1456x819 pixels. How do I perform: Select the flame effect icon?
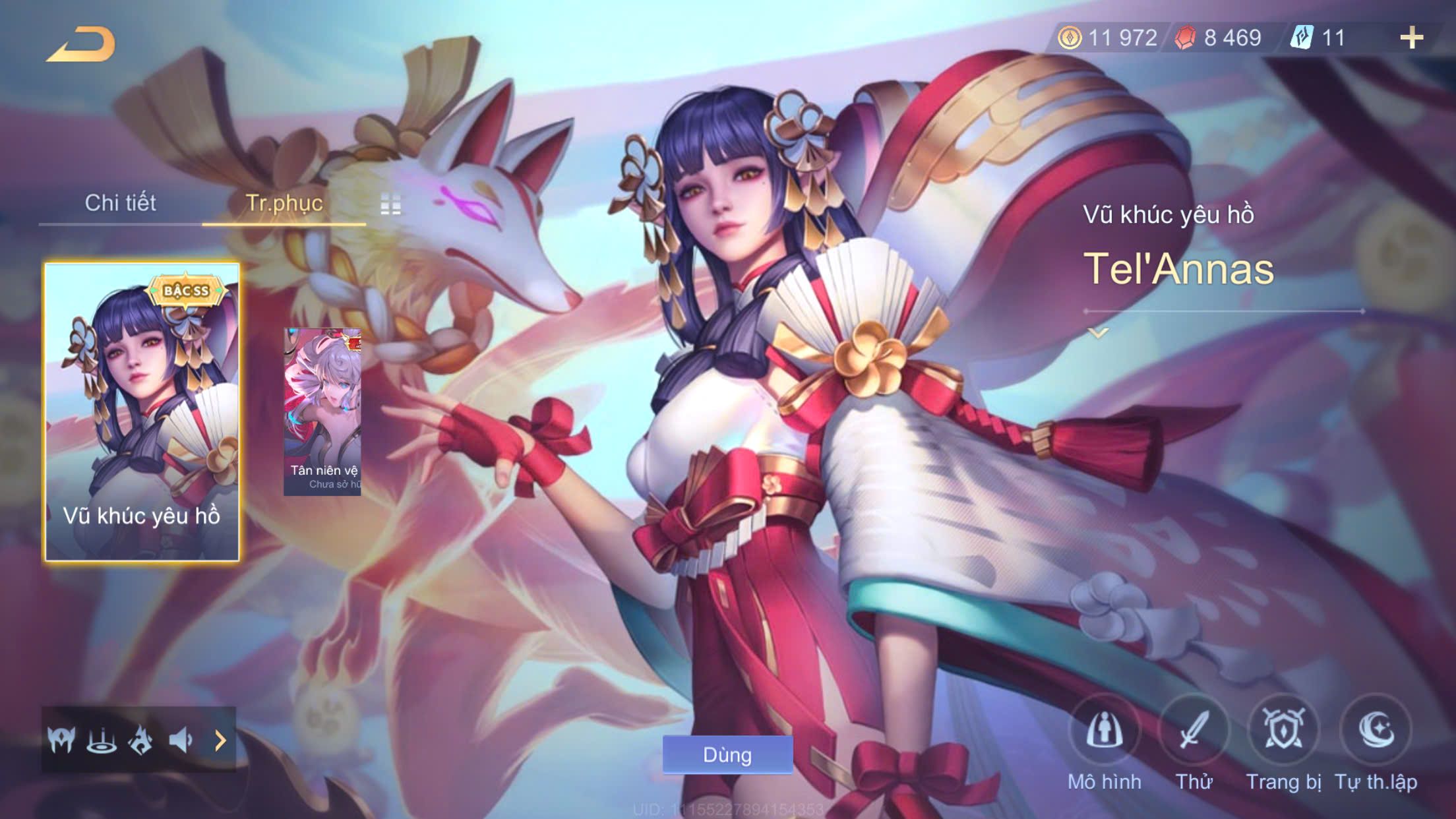click(x=140, y=741)
